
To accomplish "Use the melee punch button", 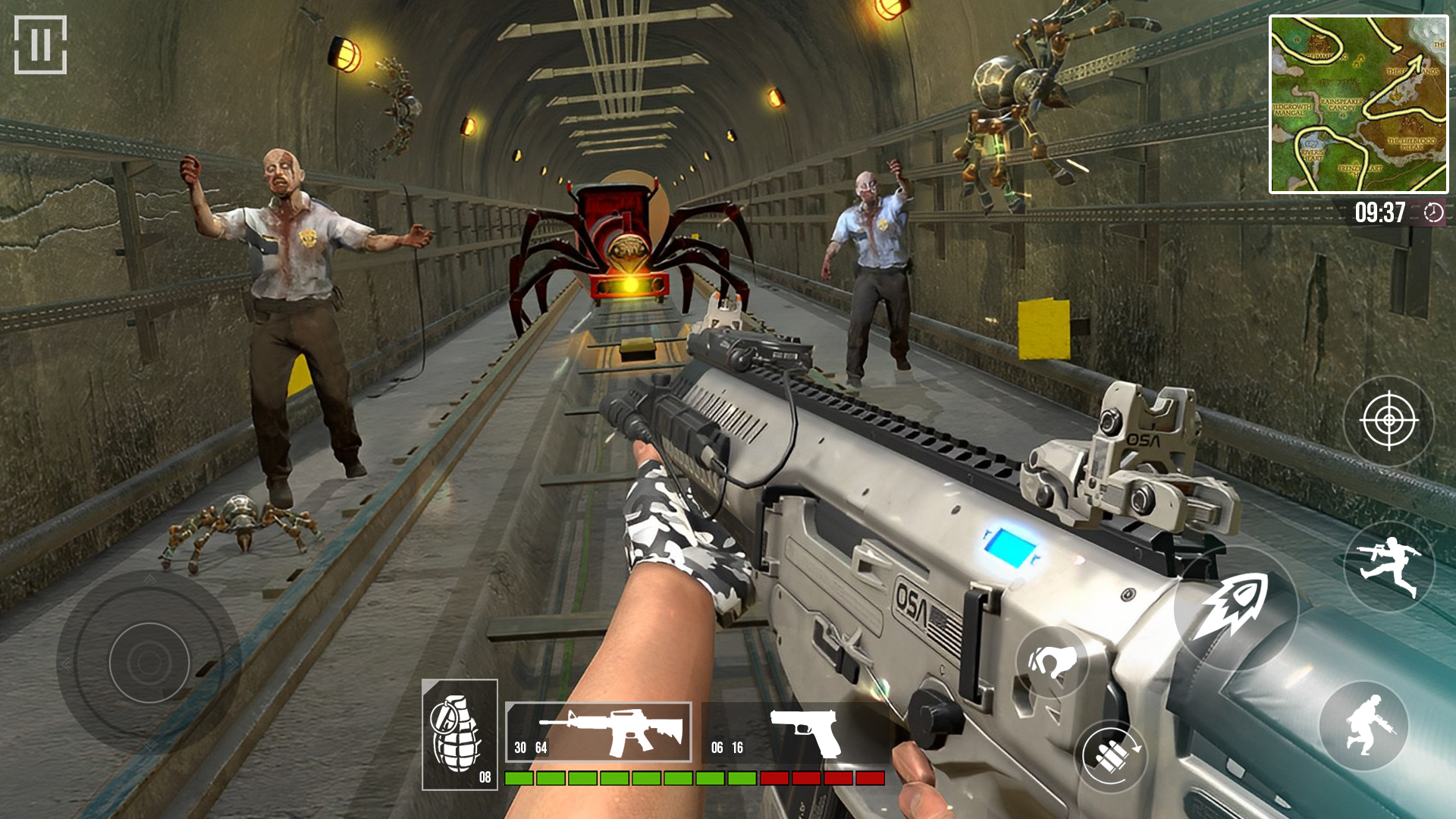I will [x=1052, y=662].
